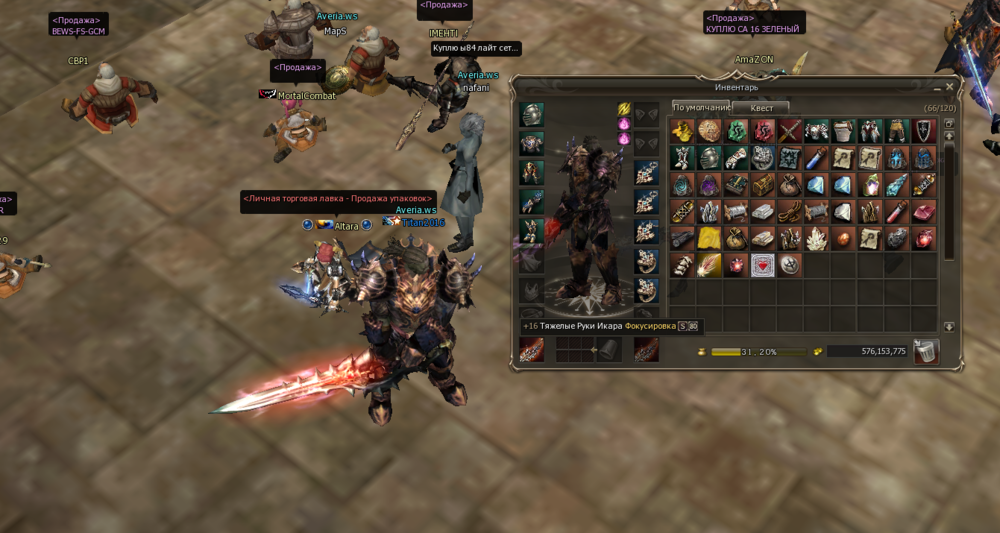The height and width of the screenshot is (533, 1000).
Task: Close the Инвентарь window
Action: pyautogui.click(x=950, y=87)
